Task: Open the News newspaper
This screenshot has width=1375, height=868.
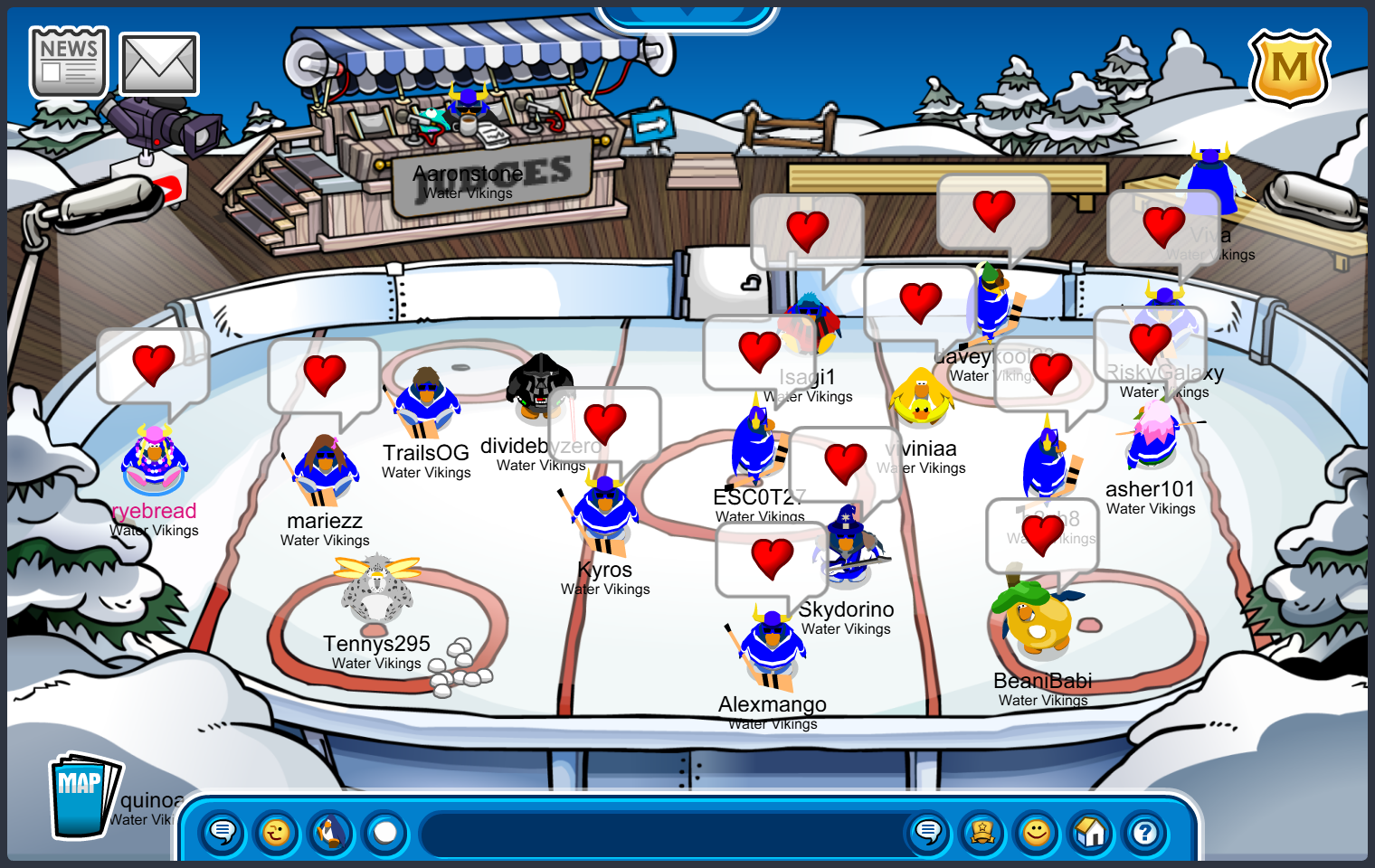Action: [69, 61]
